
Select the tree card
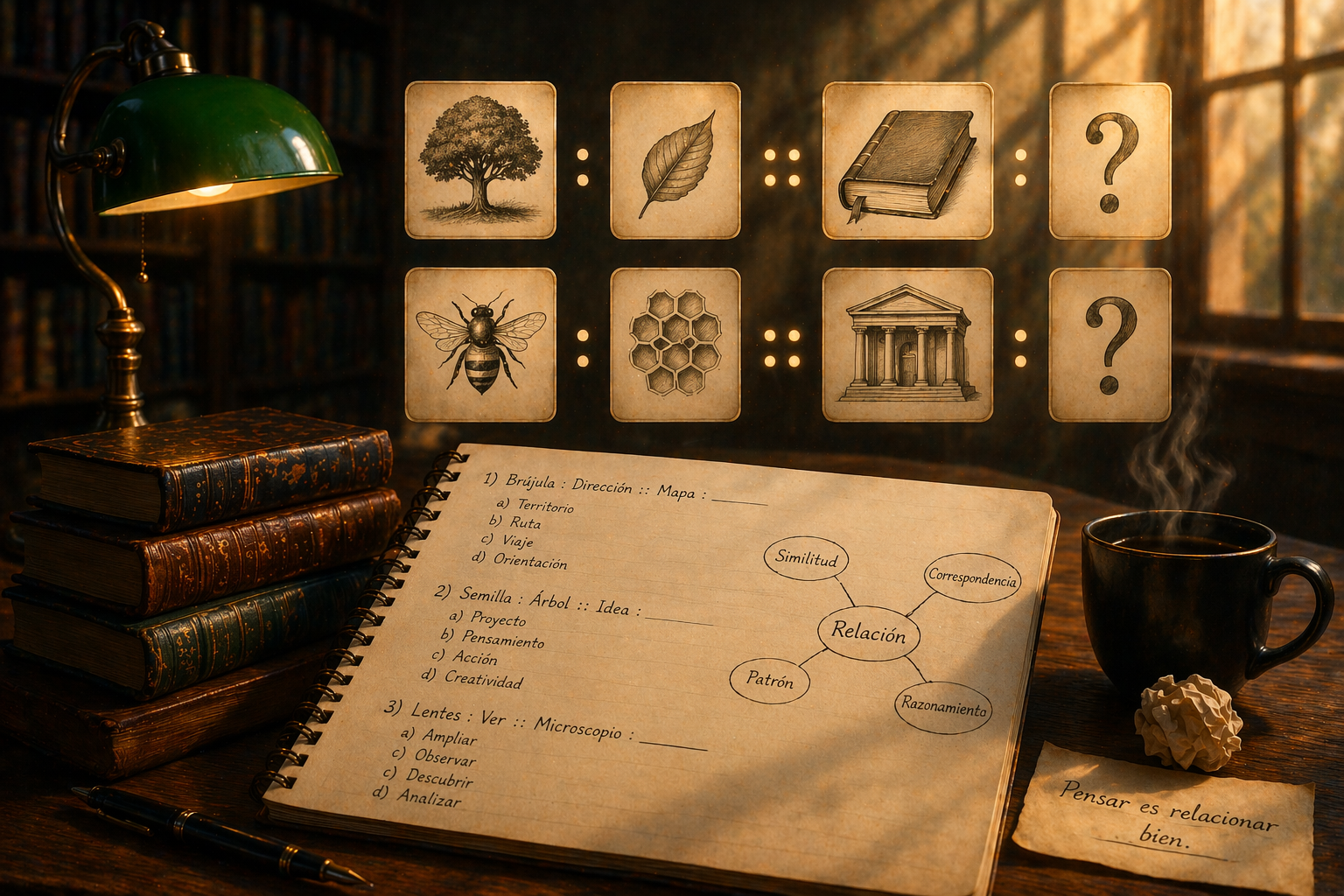tap(480, 159)
